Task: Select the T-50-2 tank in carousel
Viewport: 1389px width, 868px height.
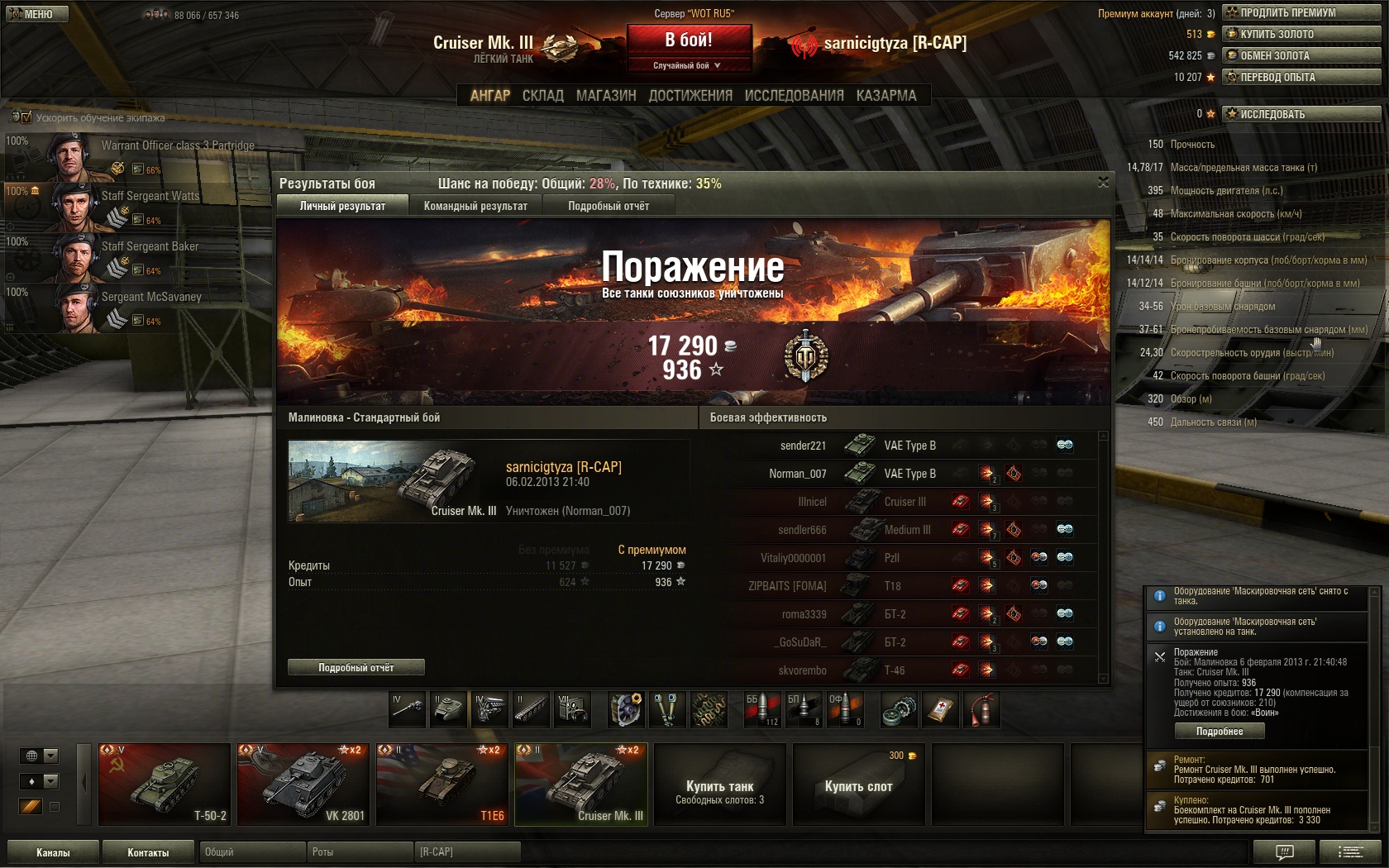Action: coord(165,784)
